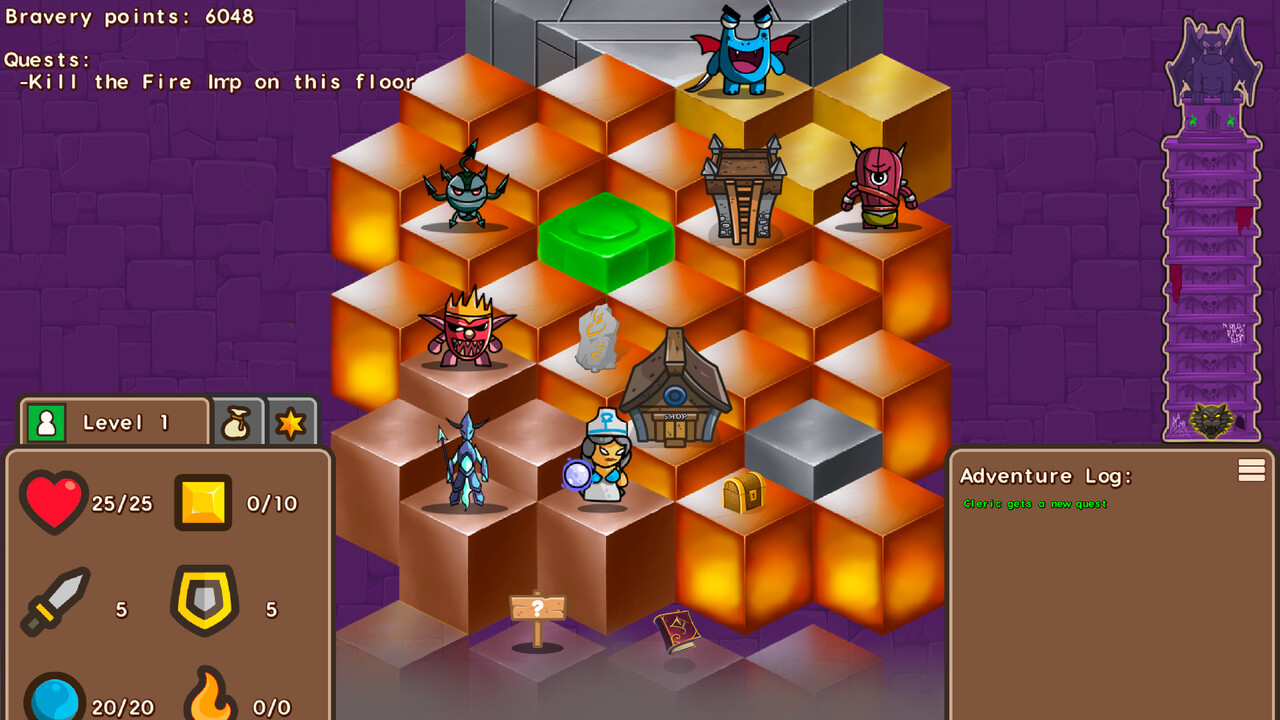1280x720 pixels.
Task: Open the Adventure Log hamburger menu
Action: pos(1251,471)
